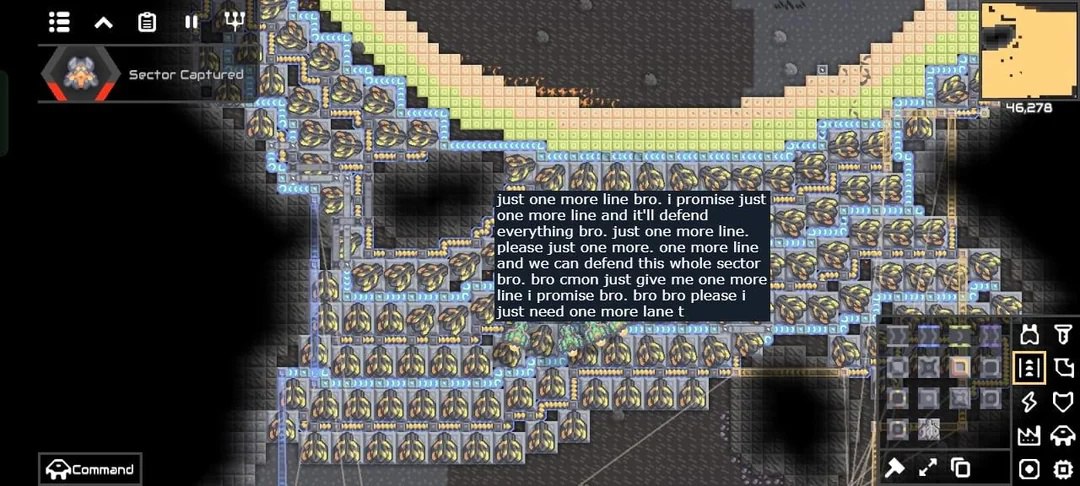Screen dimensions: 1080x486
Task: Open the menu list button
Action: tap(60, 21)
